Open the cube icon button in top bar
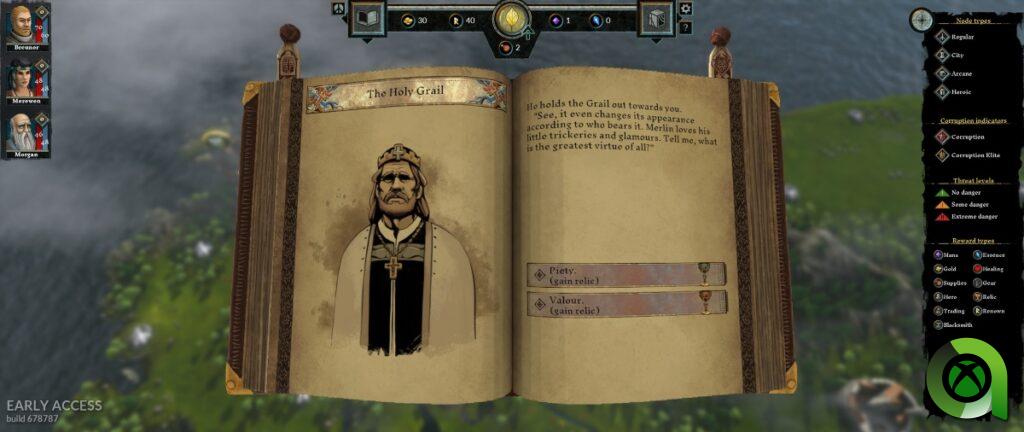The width and height of the screenshot is (1024, 432). [655, 19]
